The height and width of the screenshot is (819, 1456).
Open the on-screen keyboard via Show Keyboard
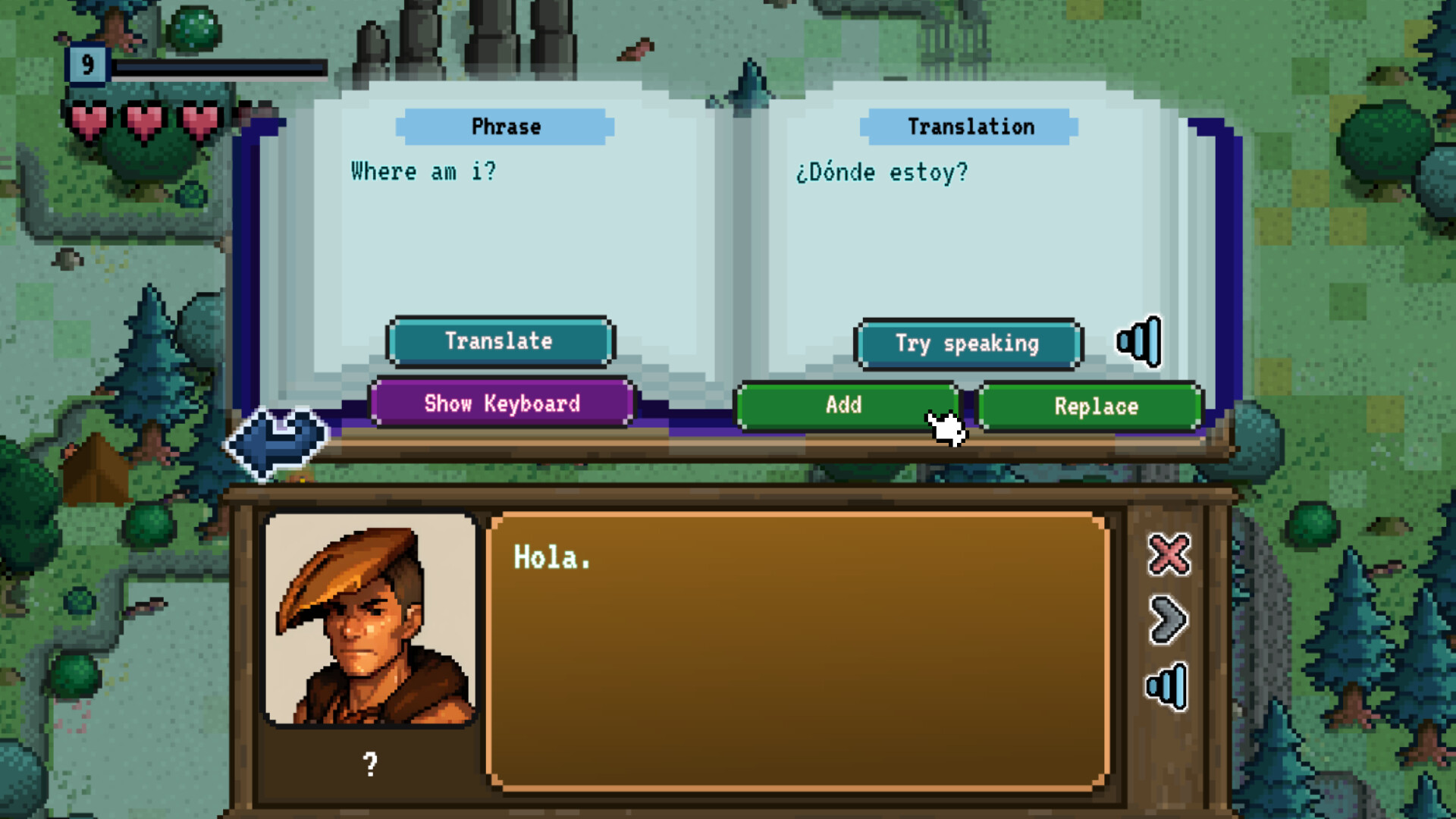point(501,403)
